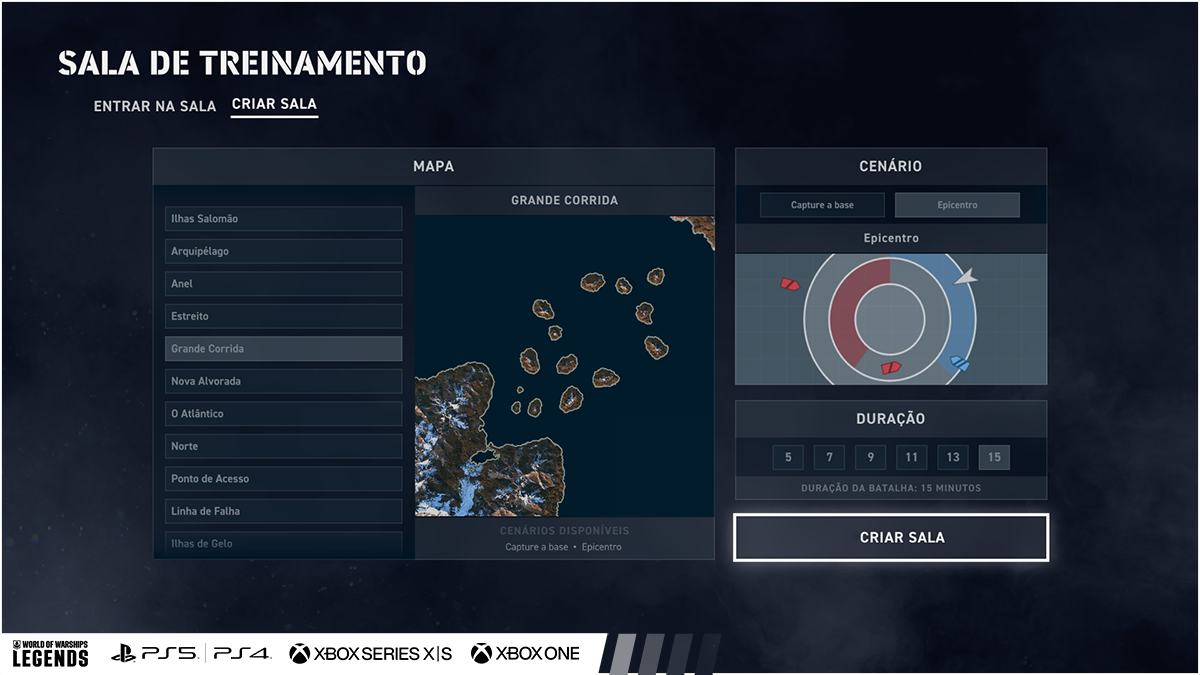Image resolution: width=1200 pixels, height=675 pixels.
Task: Choose the Epicentro scenario button
Action: [957, 205]
